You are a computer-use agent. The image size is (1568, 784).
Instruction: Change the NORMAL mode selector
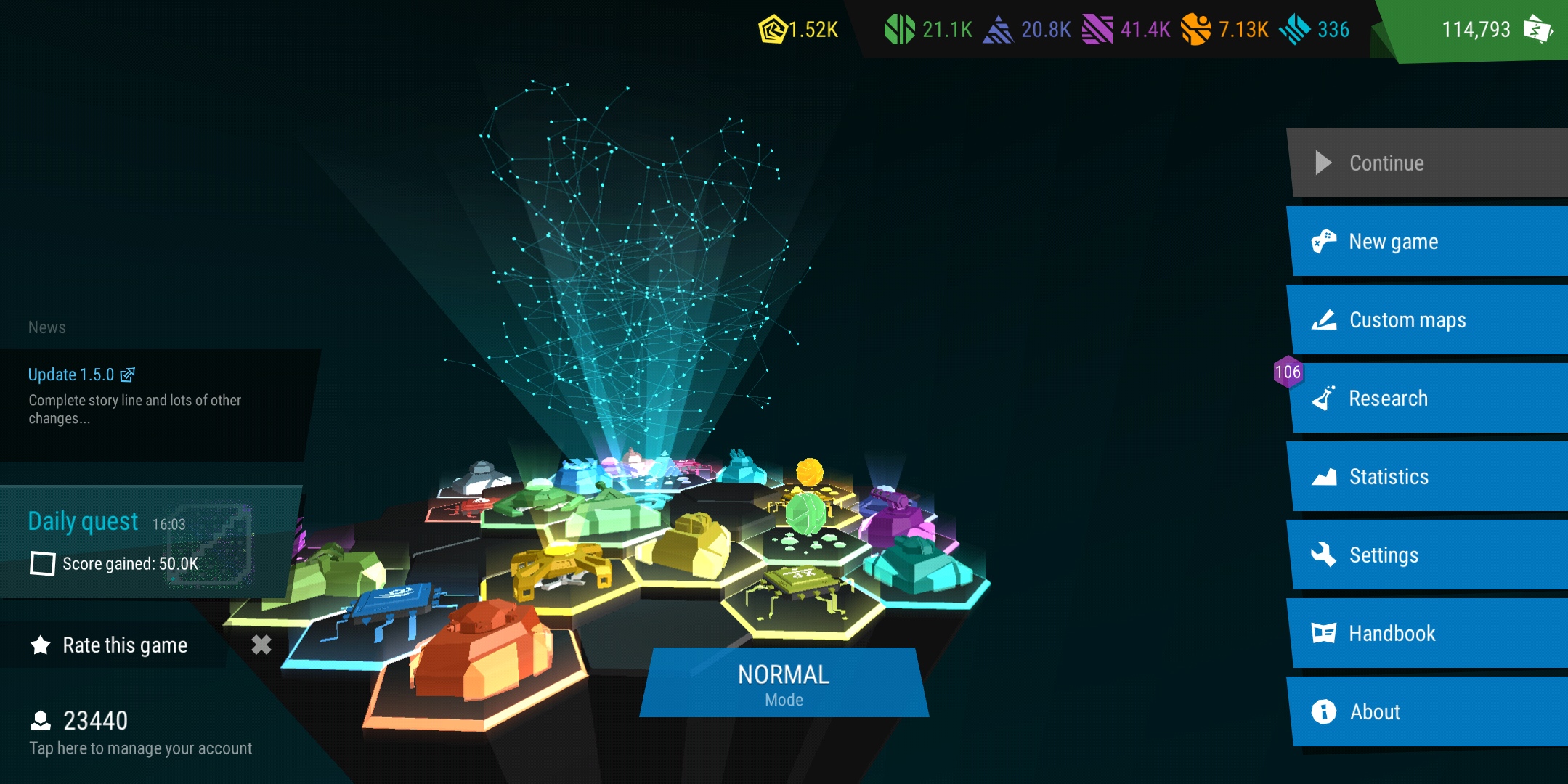pyautogui.click(x=784, y=682)
